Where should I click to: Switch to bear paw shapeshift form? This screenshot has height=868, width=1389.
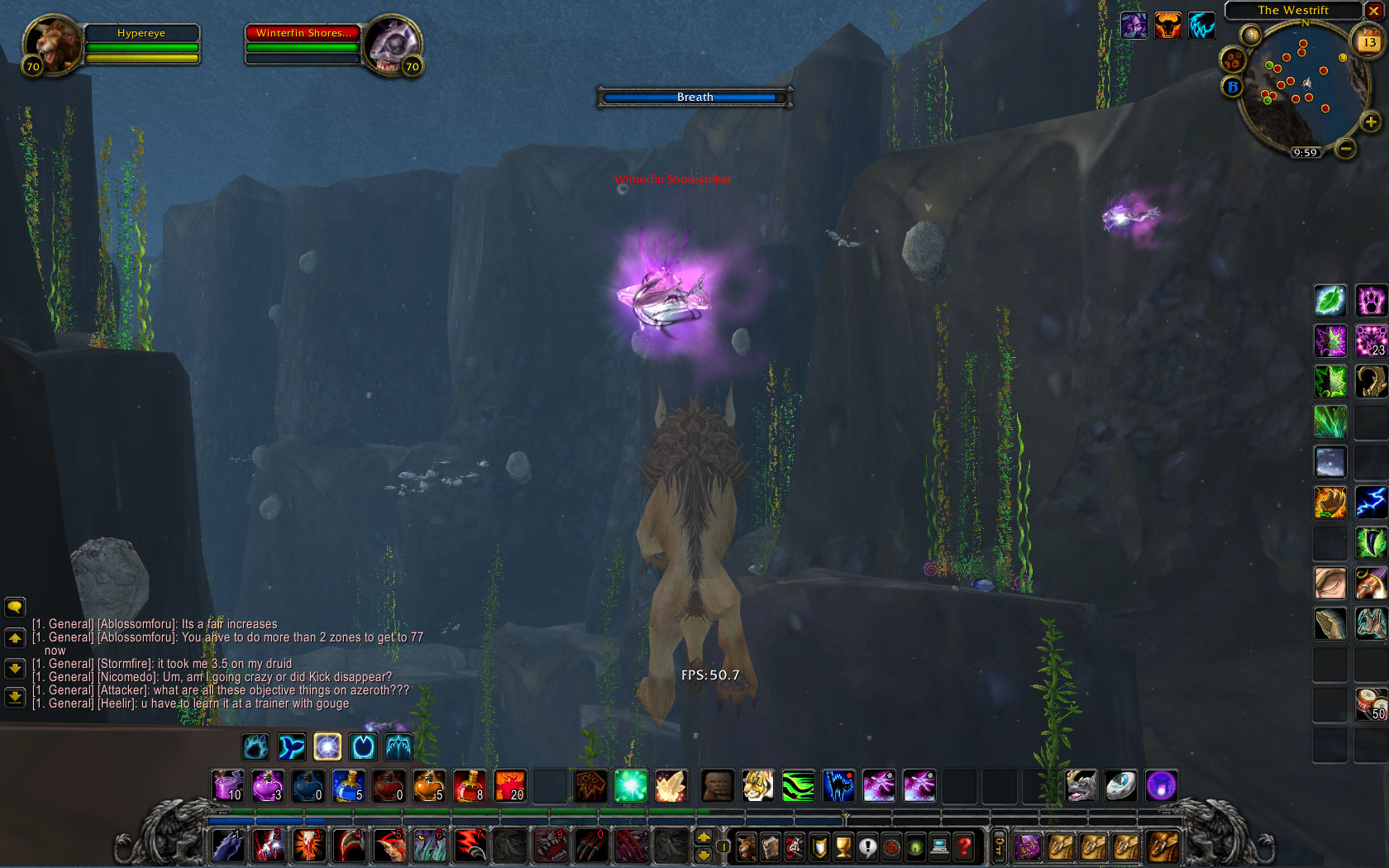255,746
